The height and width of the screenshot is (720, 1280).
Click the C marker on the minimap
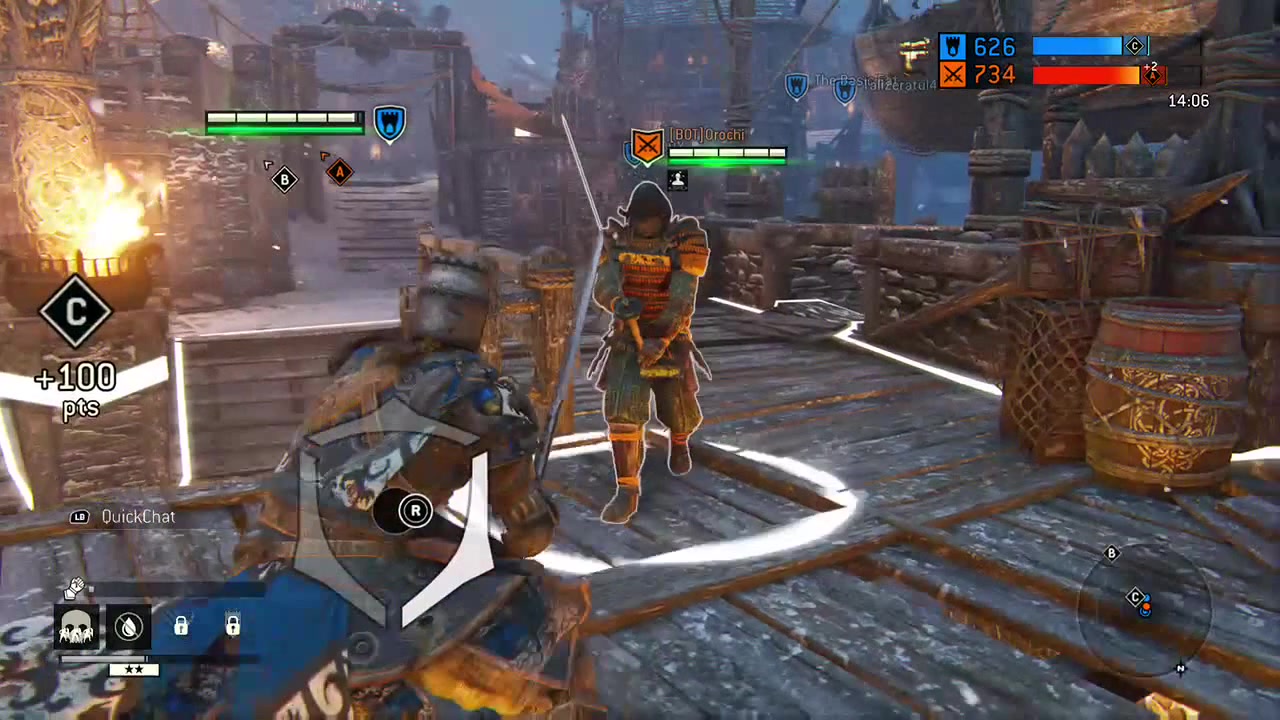coord(1135,597)
